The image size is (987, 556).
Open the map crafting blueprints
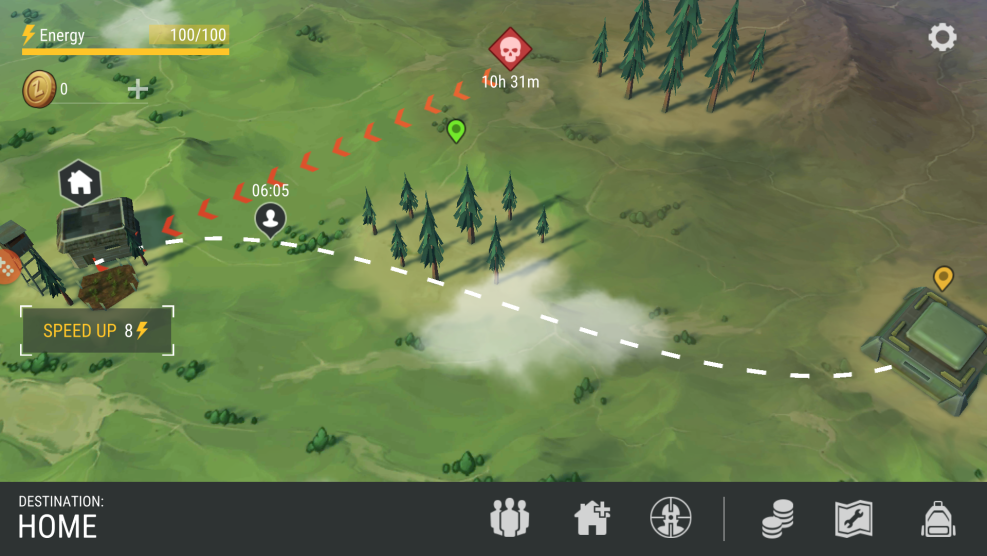[854, 518]
